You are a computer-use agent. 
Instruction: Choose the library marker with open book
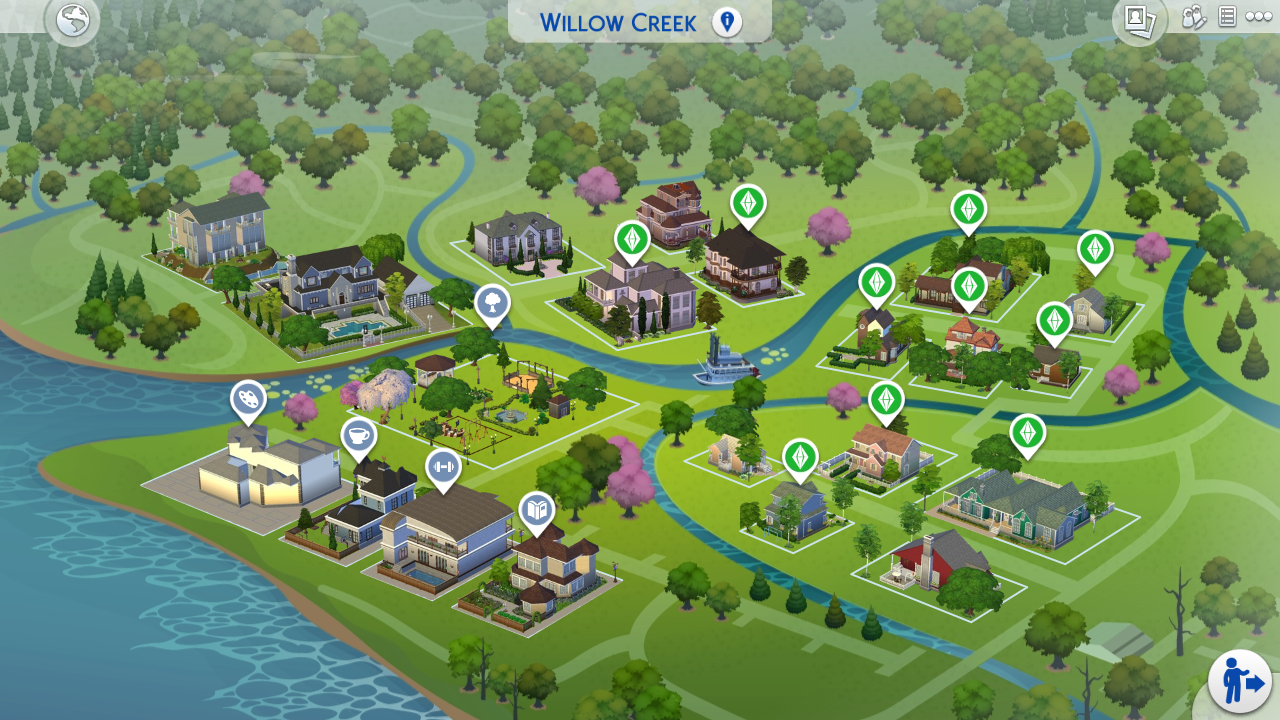coord(536,510)
